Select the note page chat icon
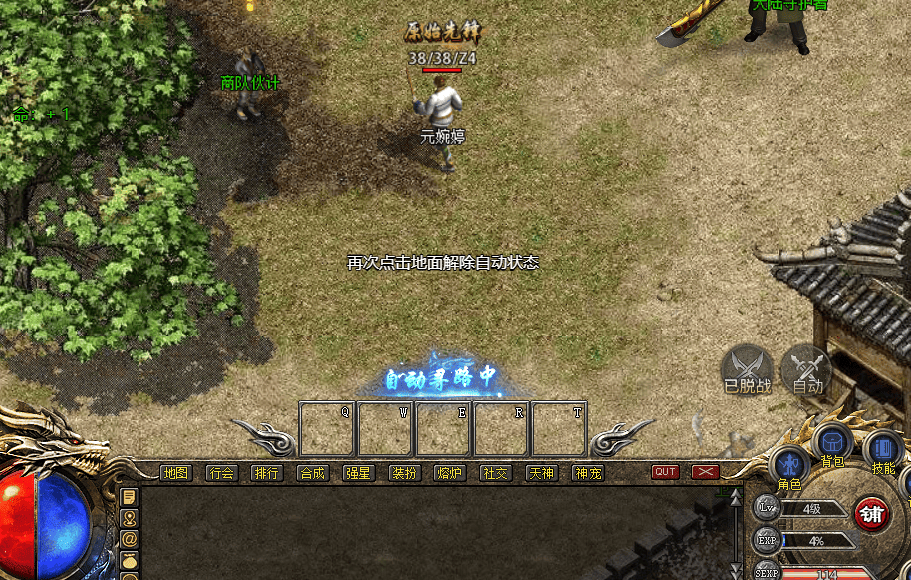 [x=129, y=497]
